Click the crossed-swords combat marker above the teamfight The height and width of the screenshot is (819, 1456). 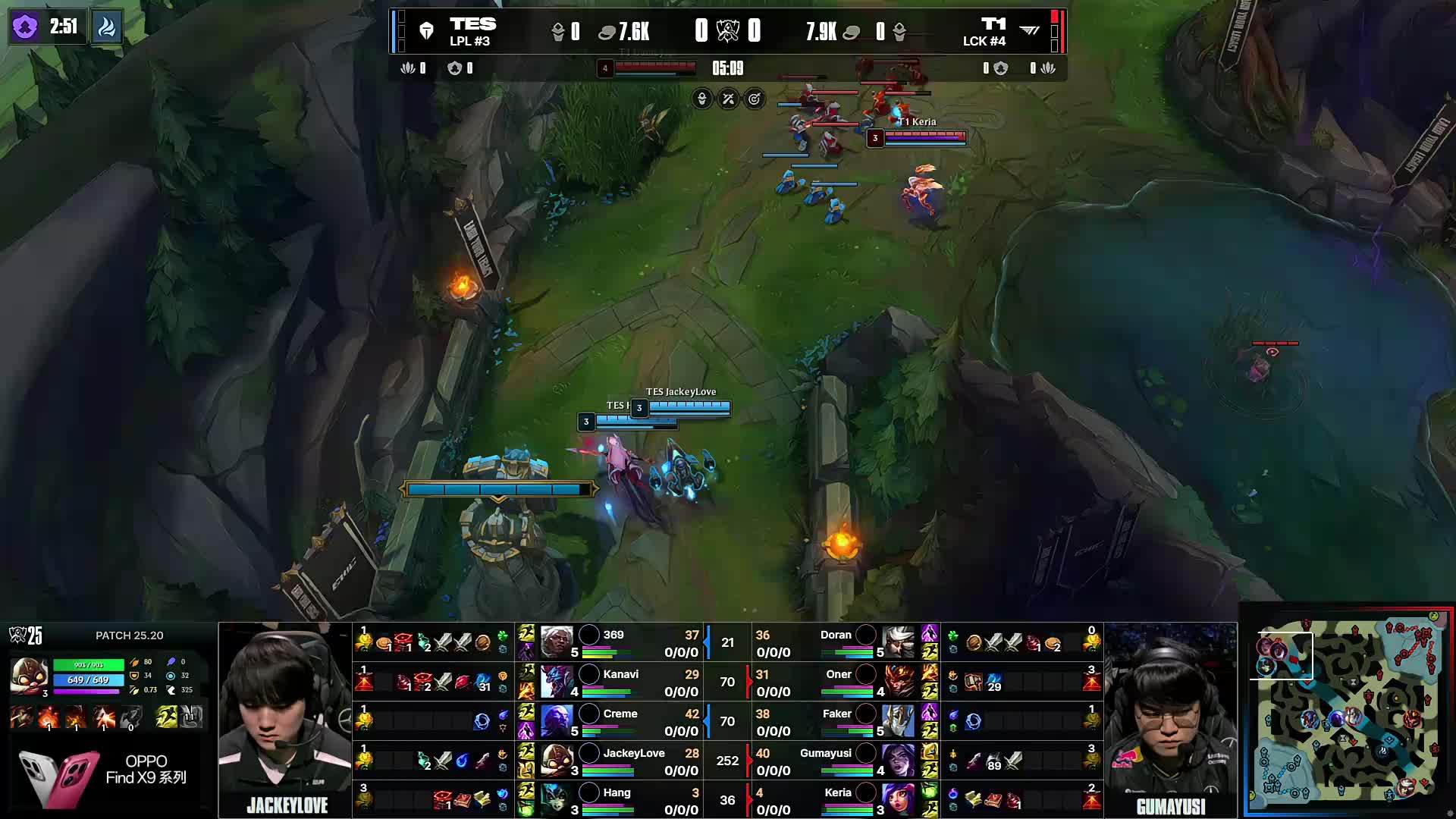[x=728, y=99]
